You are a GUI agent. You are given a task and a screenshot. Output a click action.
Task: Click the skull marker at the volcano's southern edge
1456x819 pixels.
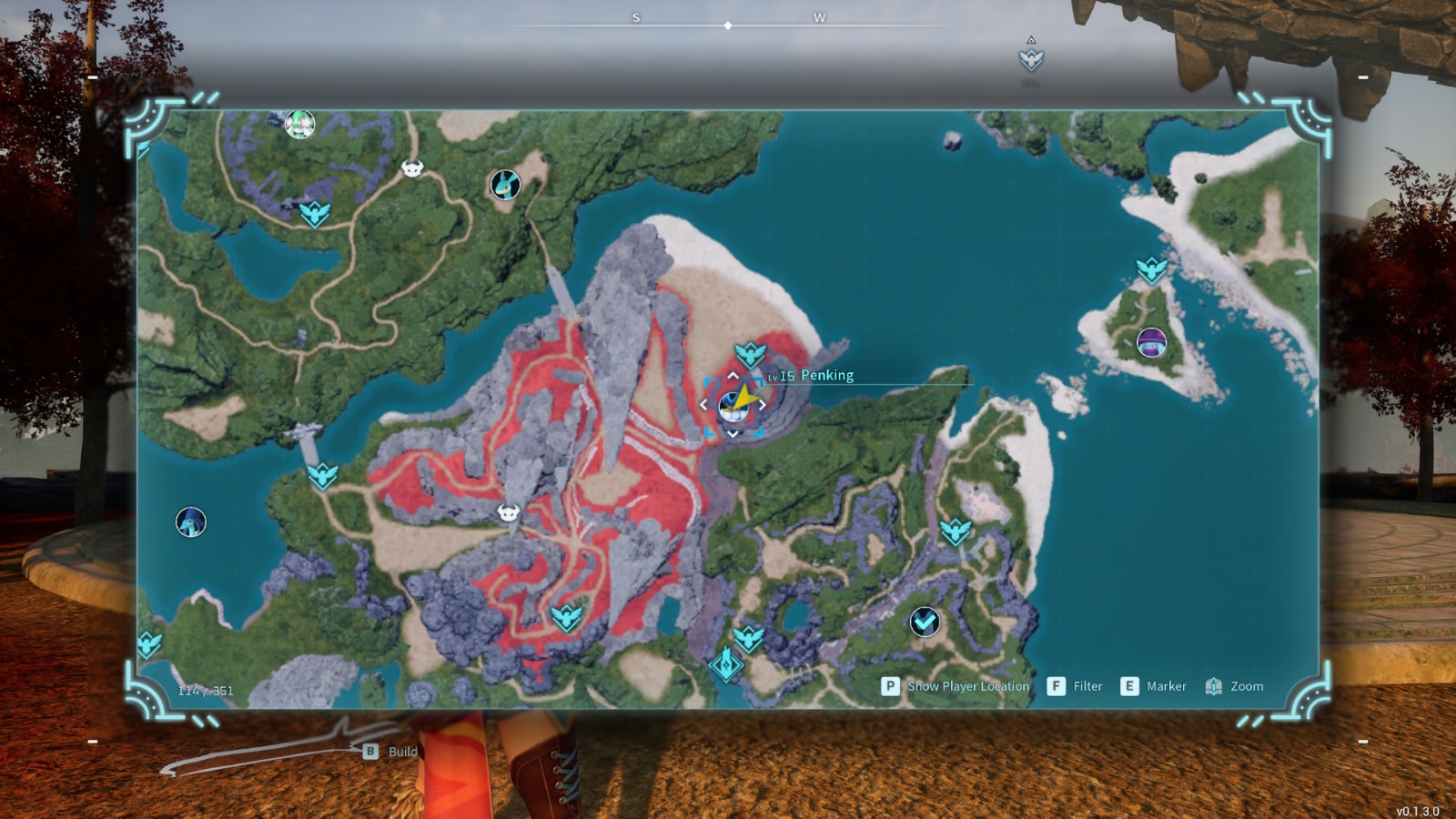point(507,511)
